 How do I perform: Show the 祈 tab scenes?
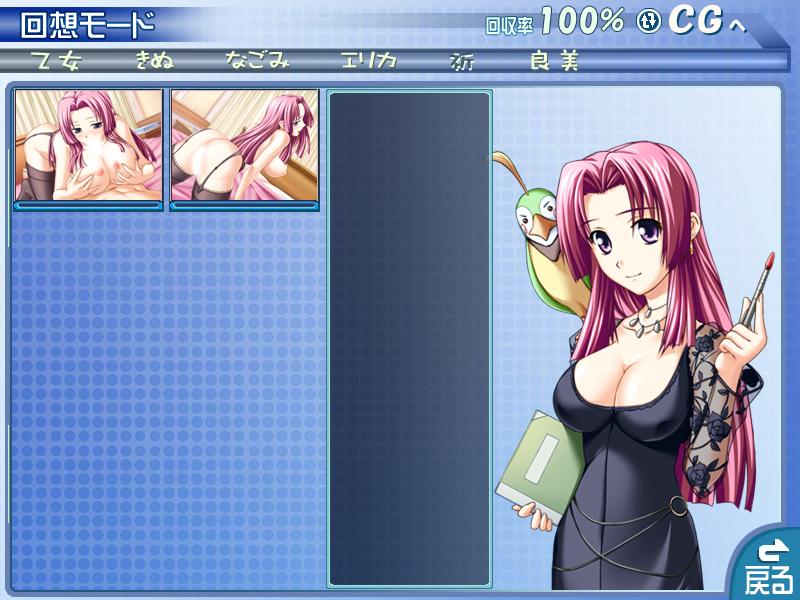[462, 61]
